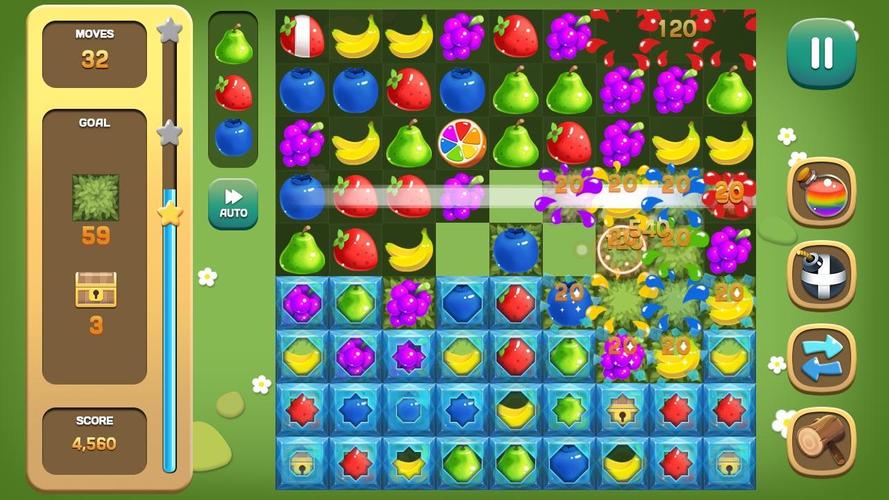
Task: Click the red-and-white striped fruit tile
Action: pos(302,36)
